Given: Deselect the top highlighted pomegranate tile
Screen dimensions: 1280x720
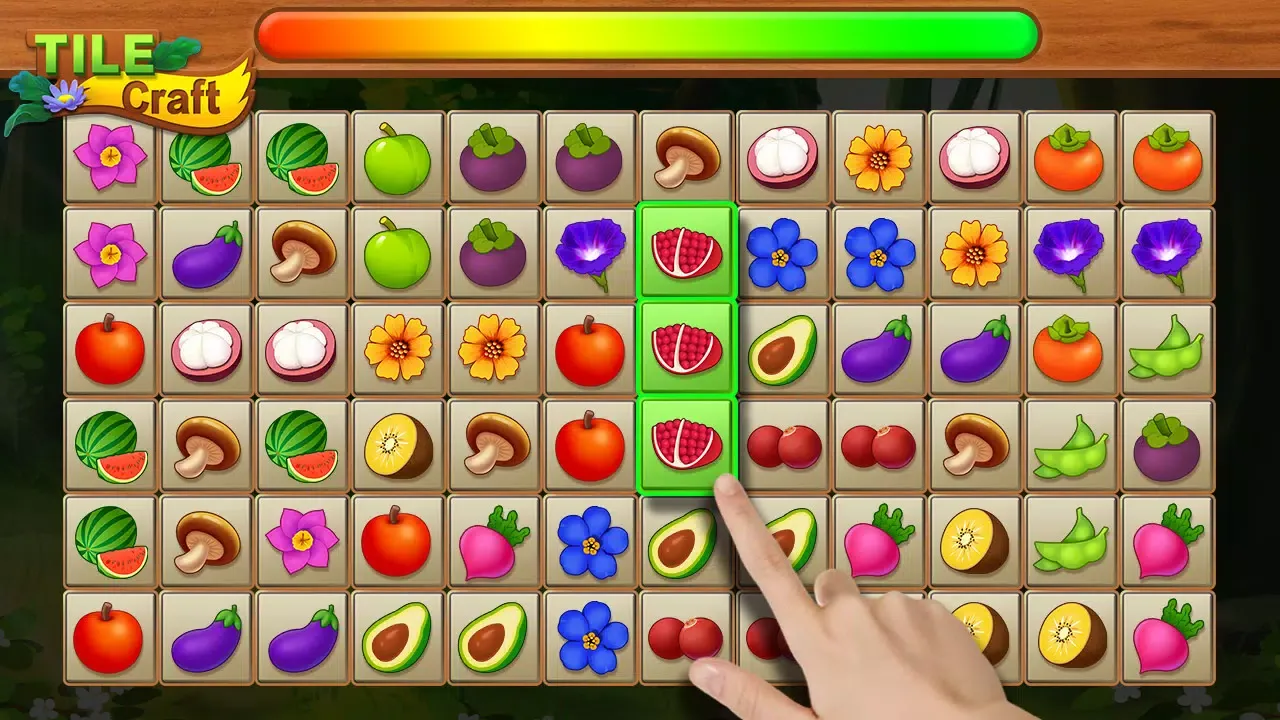Looking at the screenshot, I should (x=686, y=251).
